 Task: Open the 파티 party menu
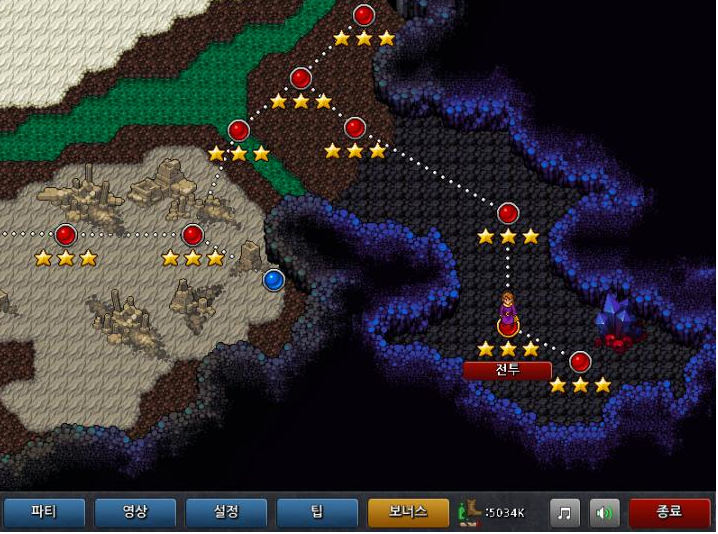(43, 513)
